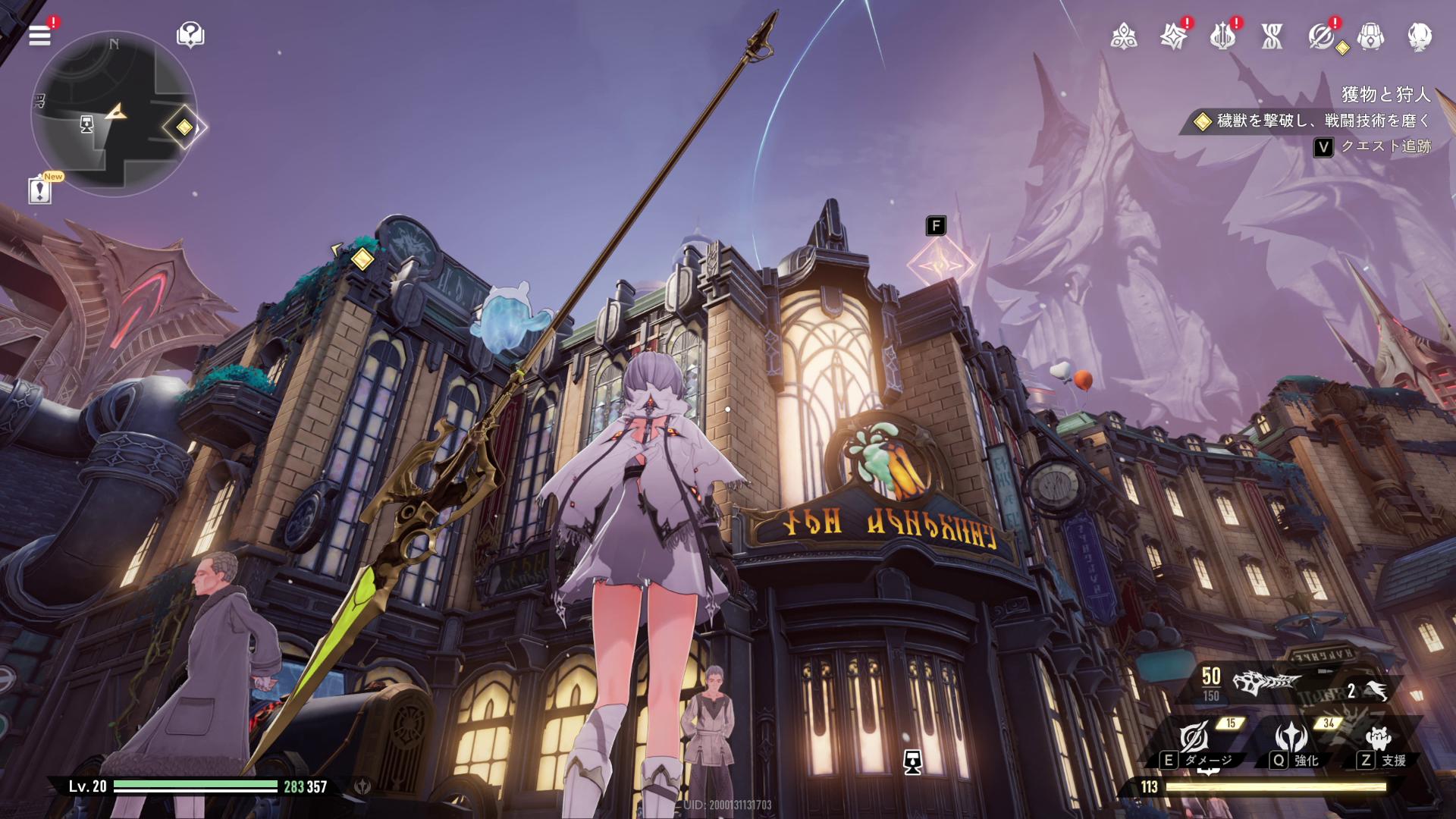Viewport: 1456px width, 819px height.
Task: Open the backpack inventory icon
Action: click(1370, 36)
